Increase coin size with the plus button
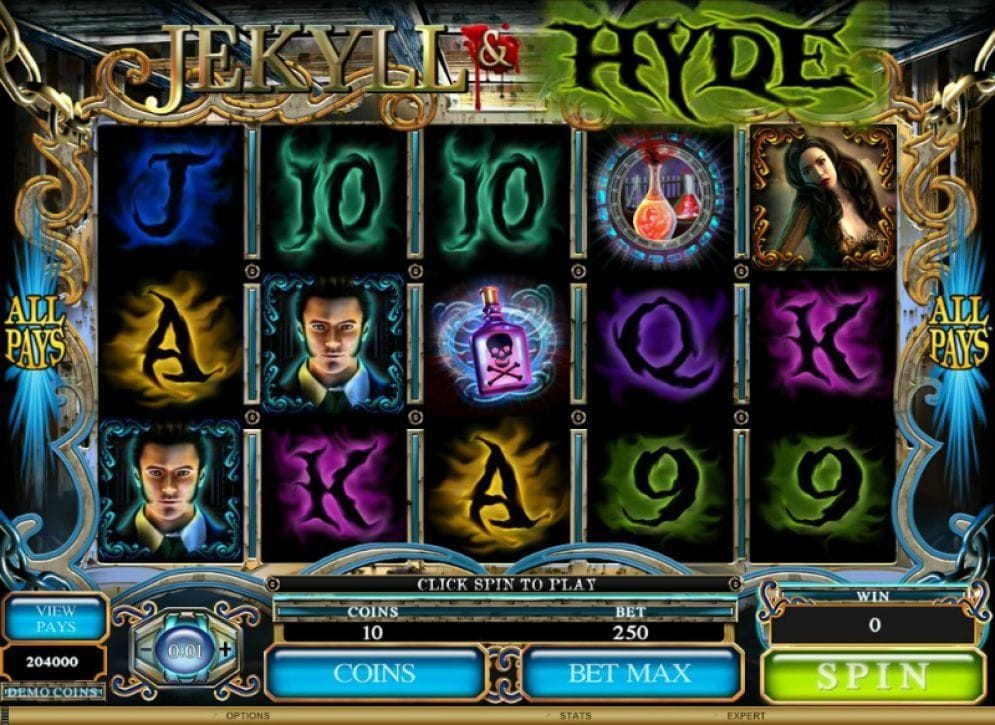This screenshot has height=725, width=995. pos(225,648)
